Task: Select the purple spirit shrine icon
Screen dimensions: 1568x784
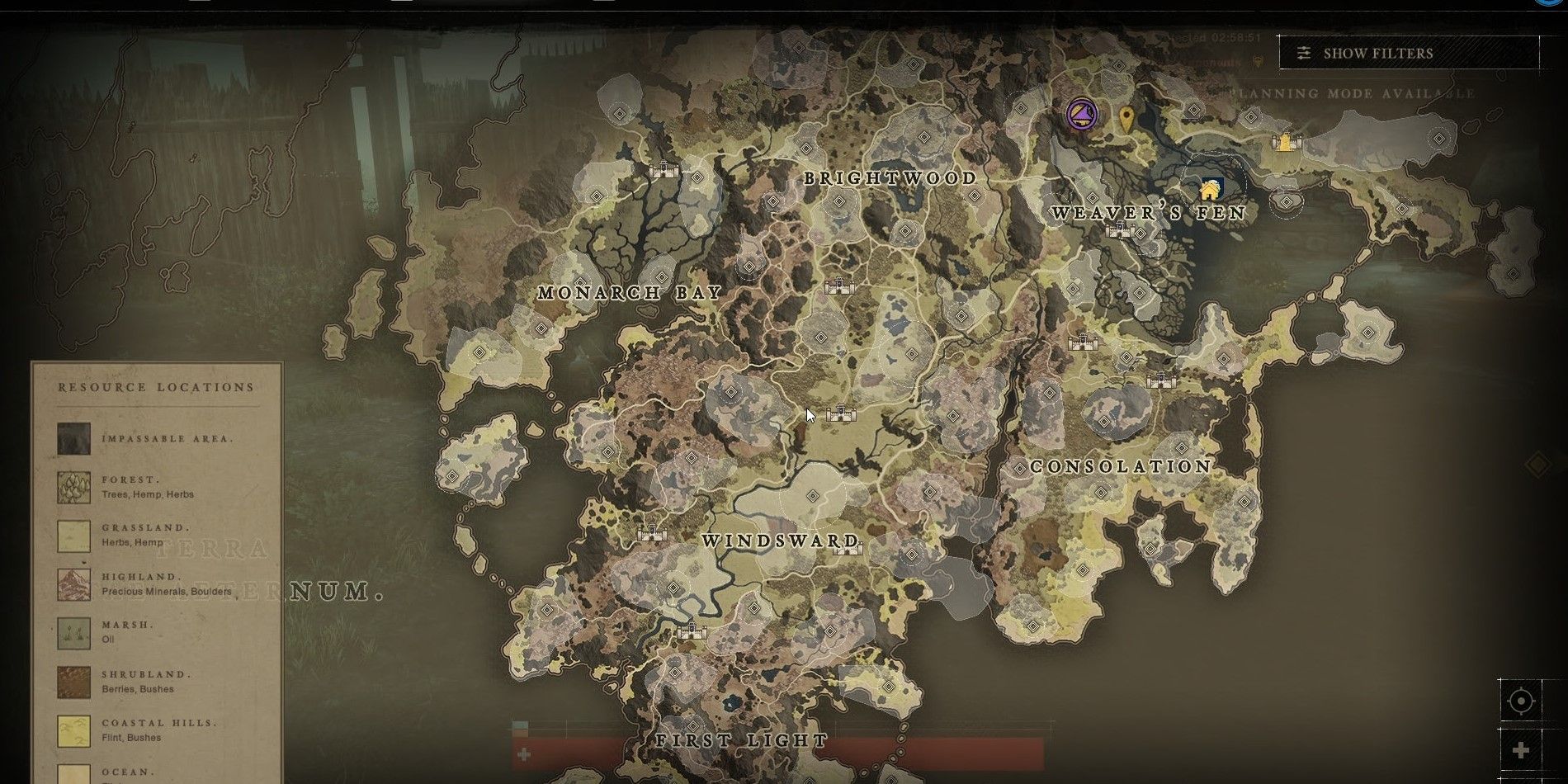Action: [x=1080, y=115]
